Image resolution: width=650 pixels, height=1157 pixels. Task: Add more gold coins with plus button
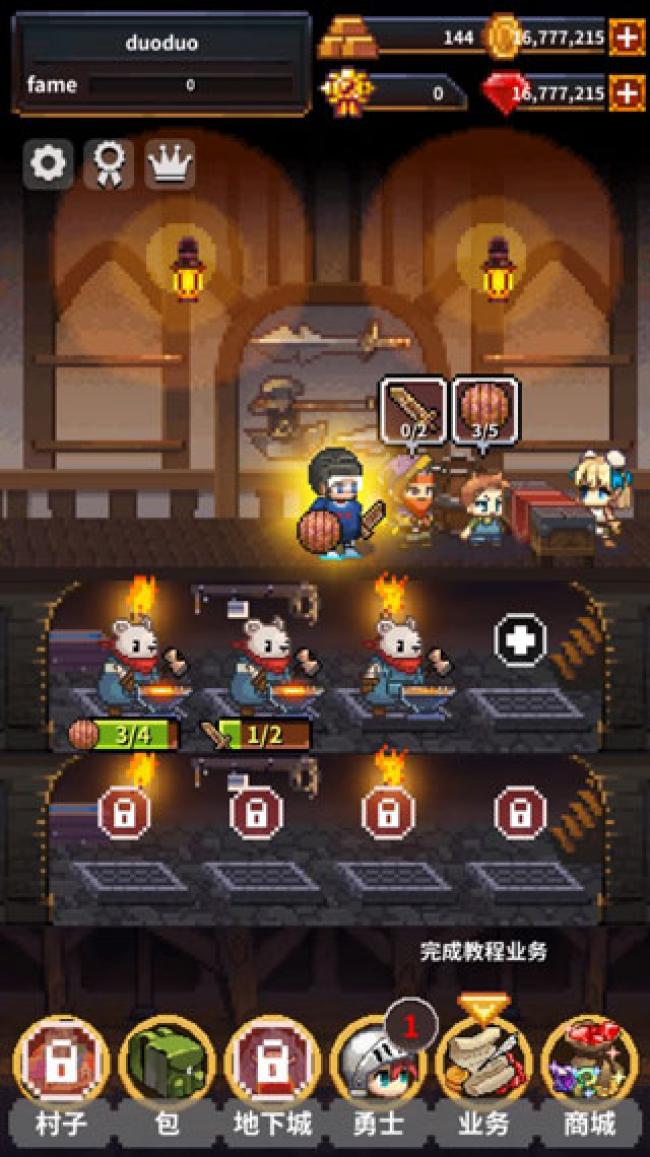point(627,38)
